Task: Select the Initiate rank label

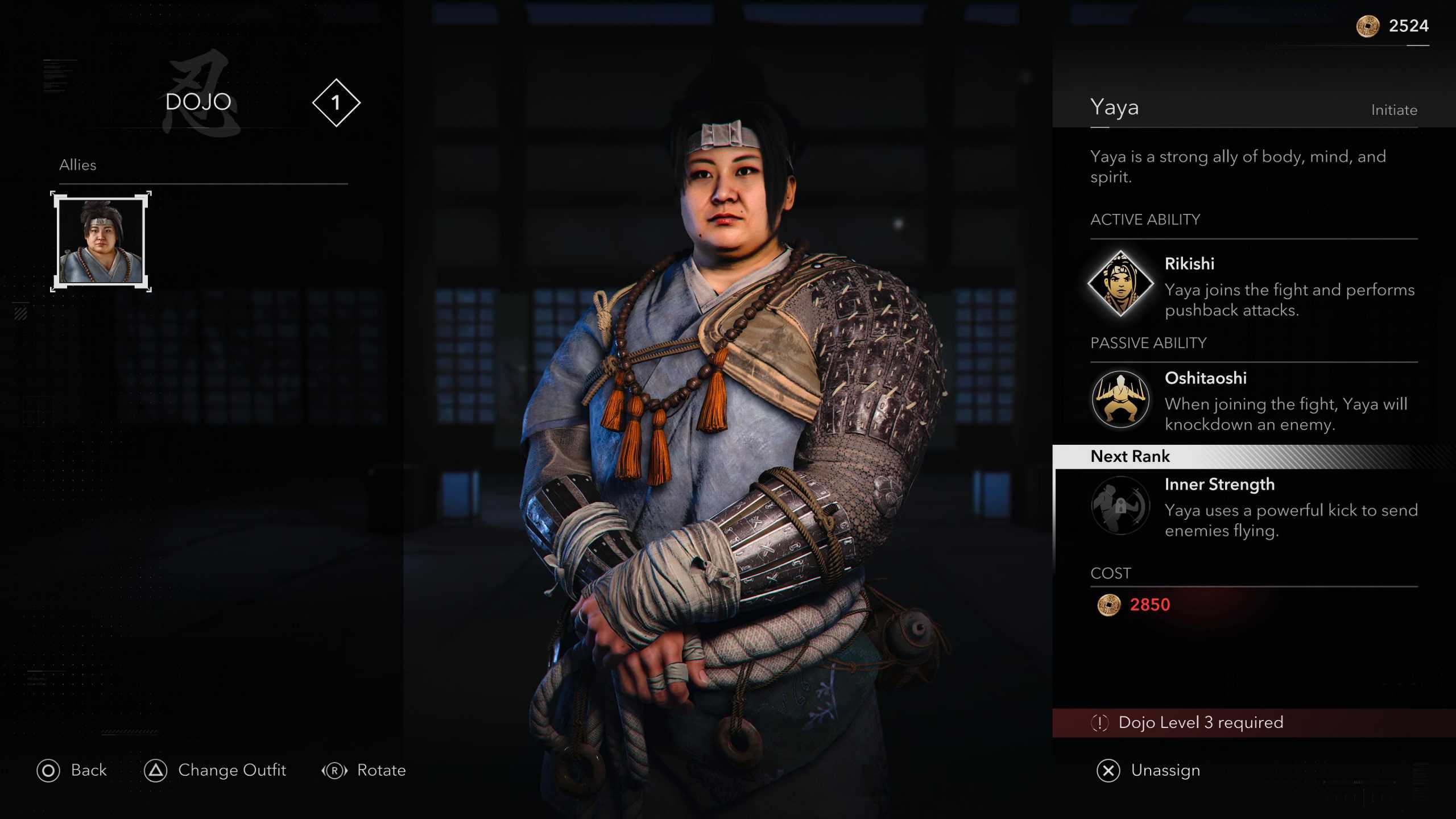Action: [1395, 110]
